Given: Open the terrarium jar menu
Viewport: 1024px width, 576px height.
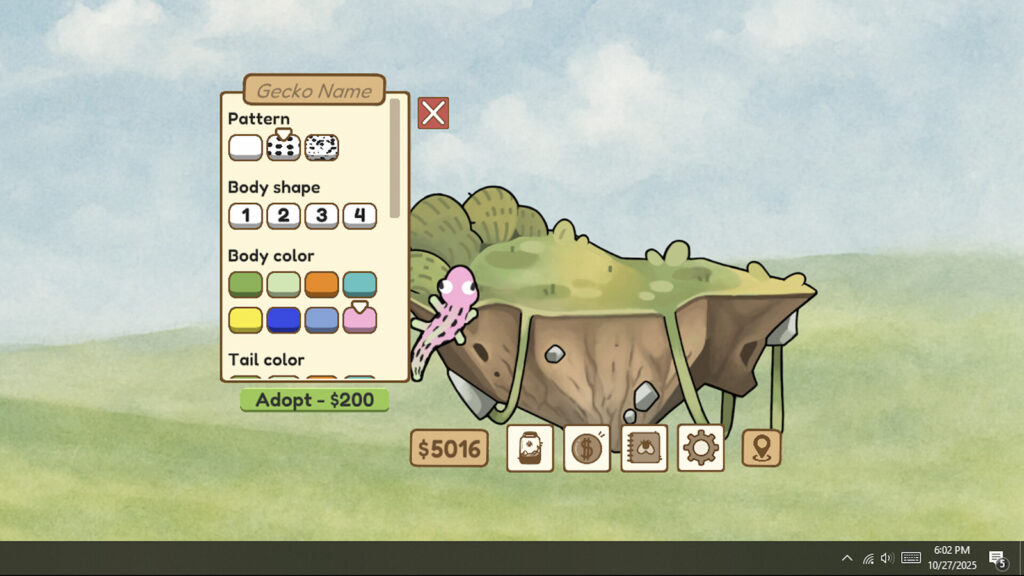Looking at the screenshot, I should tap(530, 448).
